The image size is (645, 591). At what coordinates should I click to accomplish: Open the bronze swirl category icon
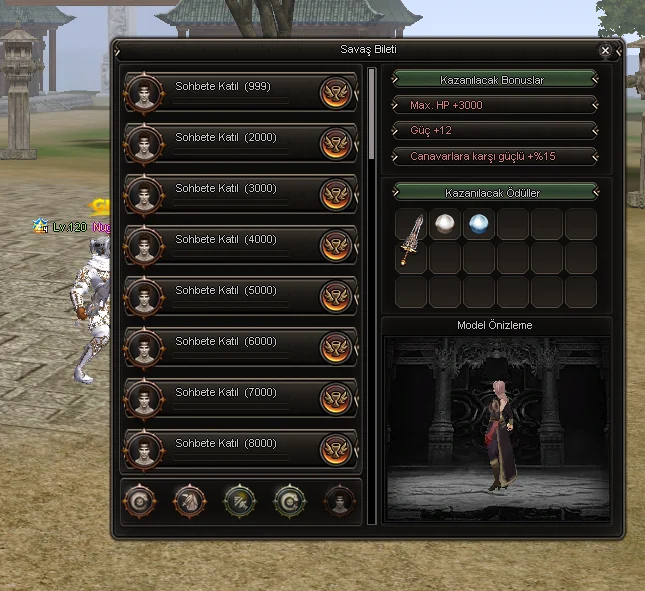(139, 500)
